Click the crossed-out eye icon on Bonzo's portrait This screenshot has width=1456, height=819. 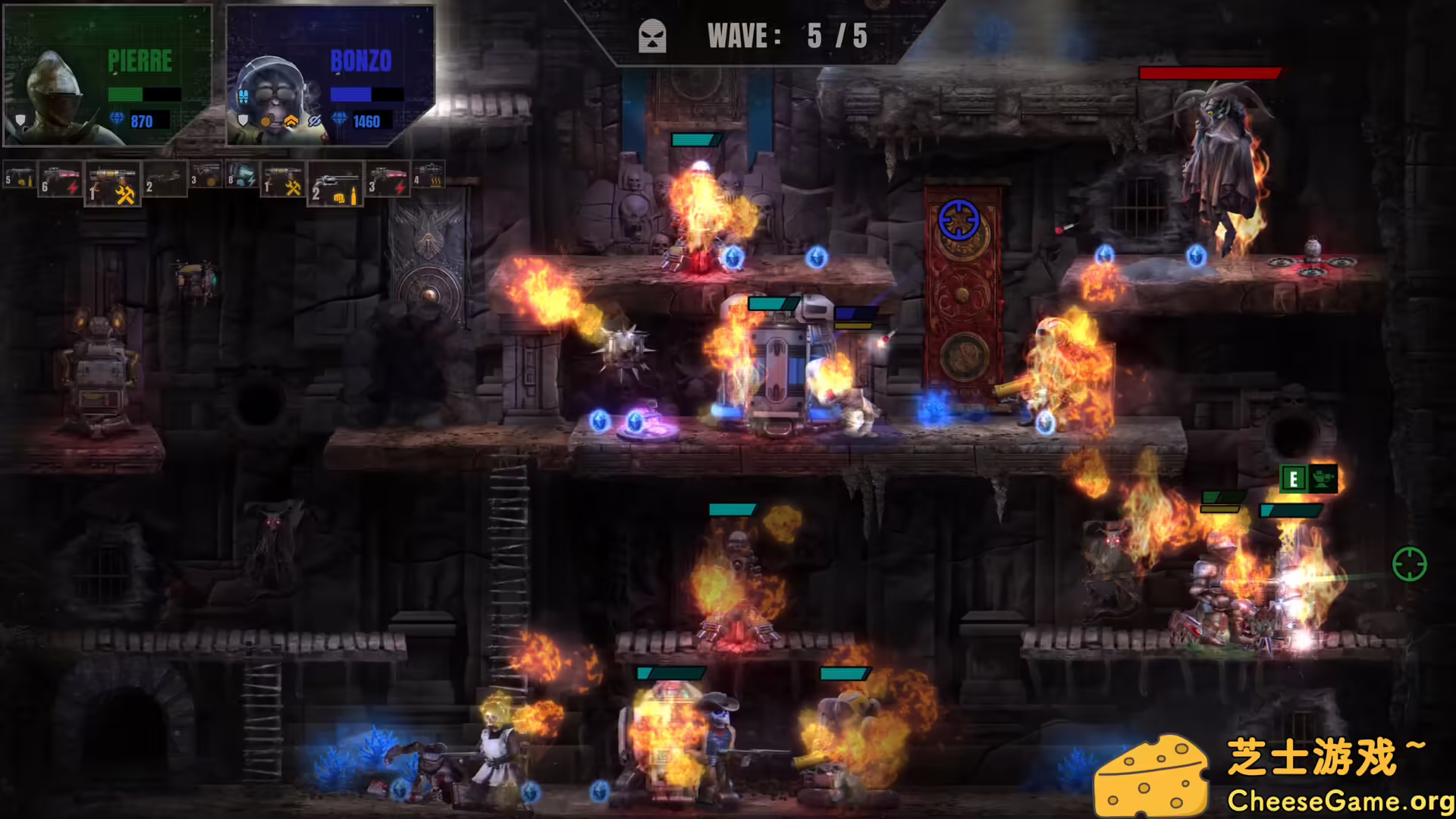tap(315, 121)
